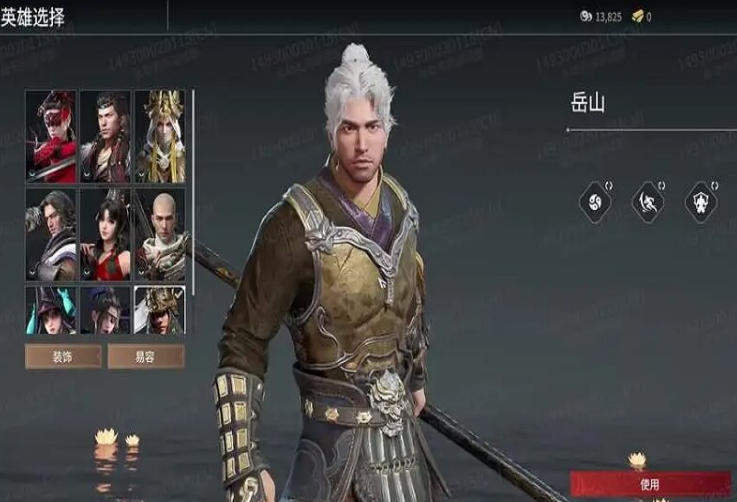Choose the golden-crowned white-haired hero portrait
737x502 pixels.
click(160, 136)
